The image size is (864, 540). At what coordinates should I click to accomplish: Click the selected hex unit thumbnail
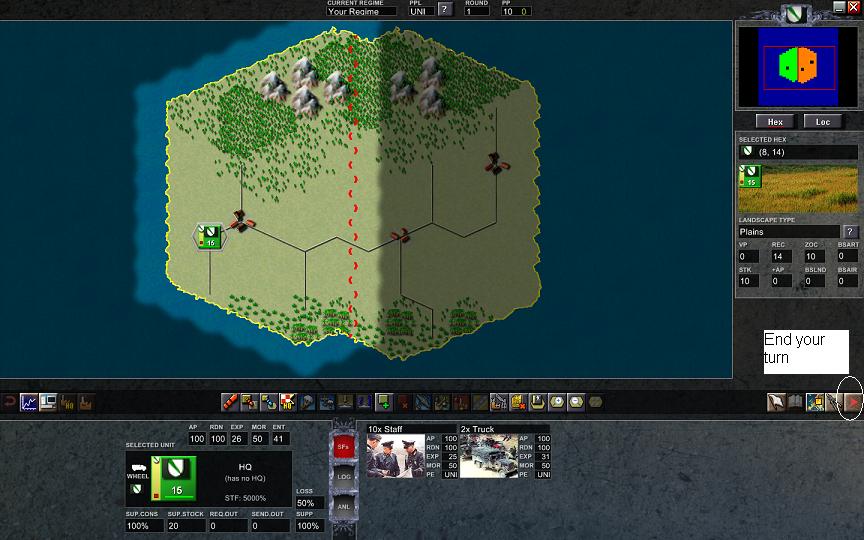point(749,177)
